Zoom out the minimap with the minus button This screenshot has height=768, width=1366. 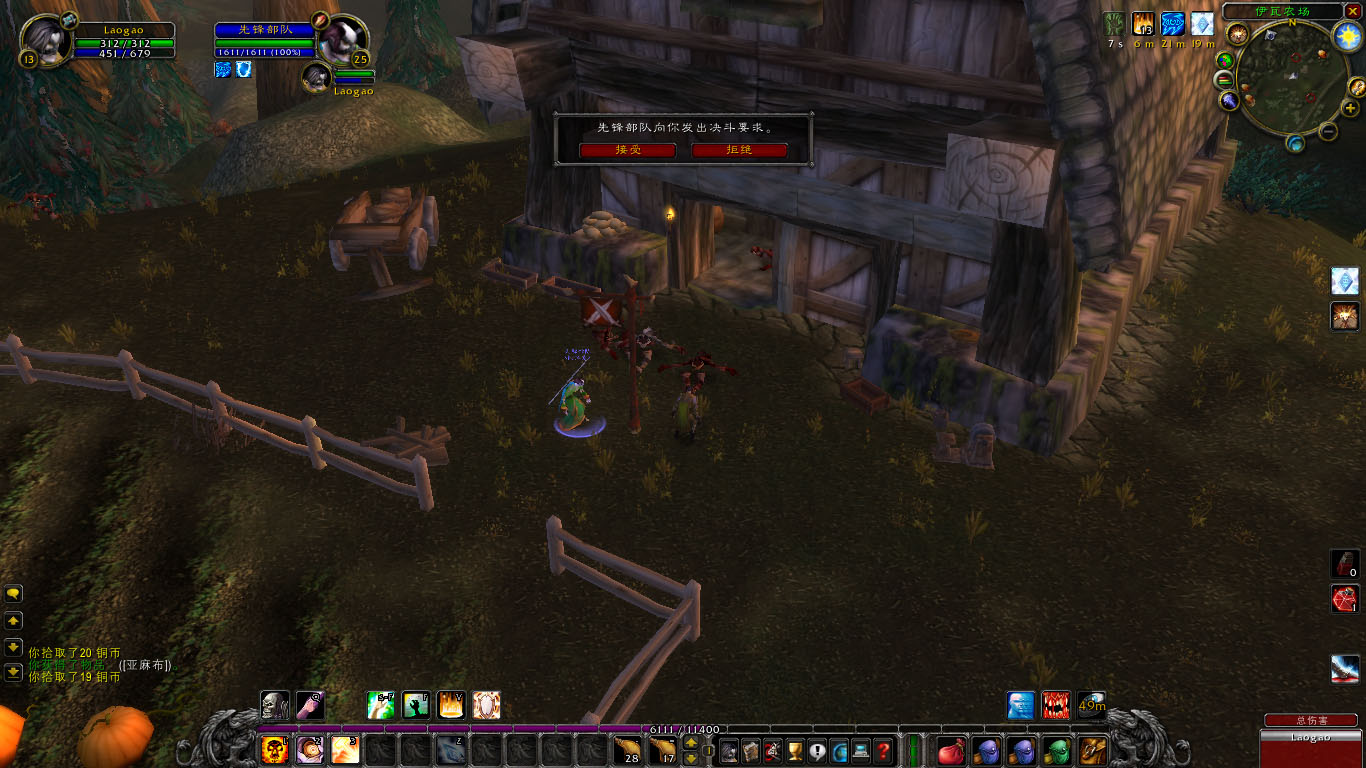pos(1328,131)
